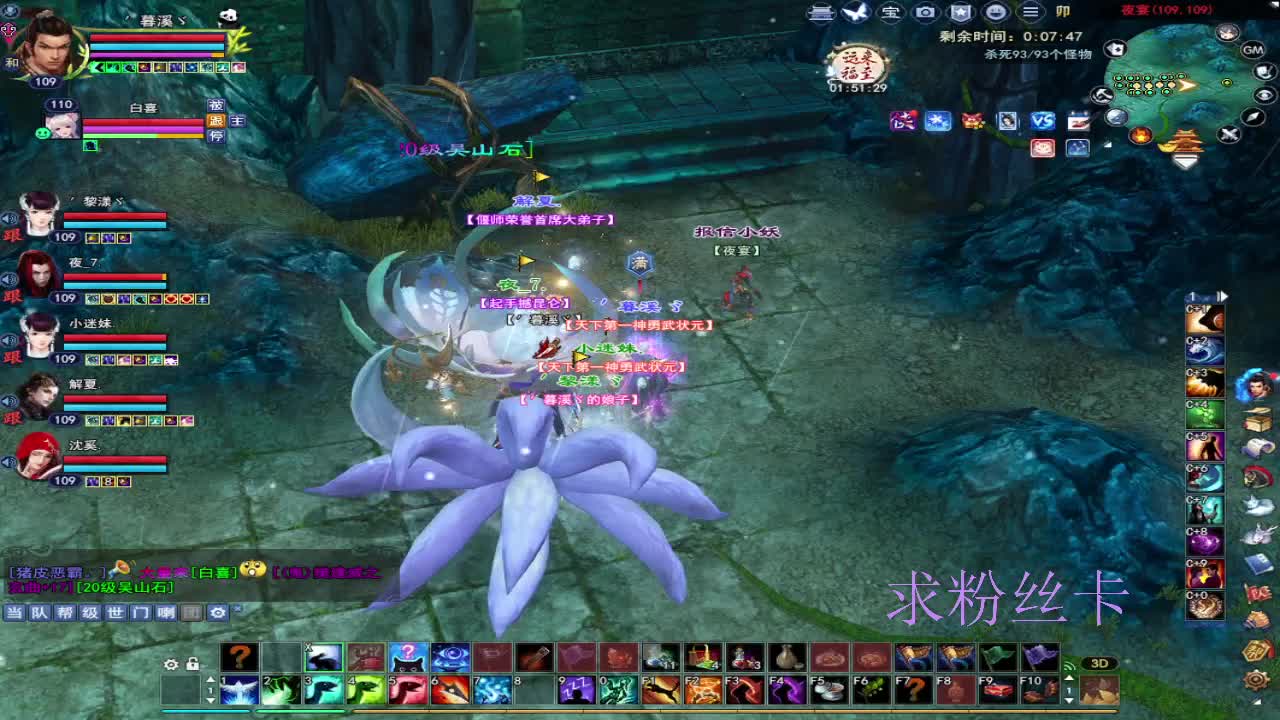Click the play arrow beside the C+1 bar

point(1222,296)
